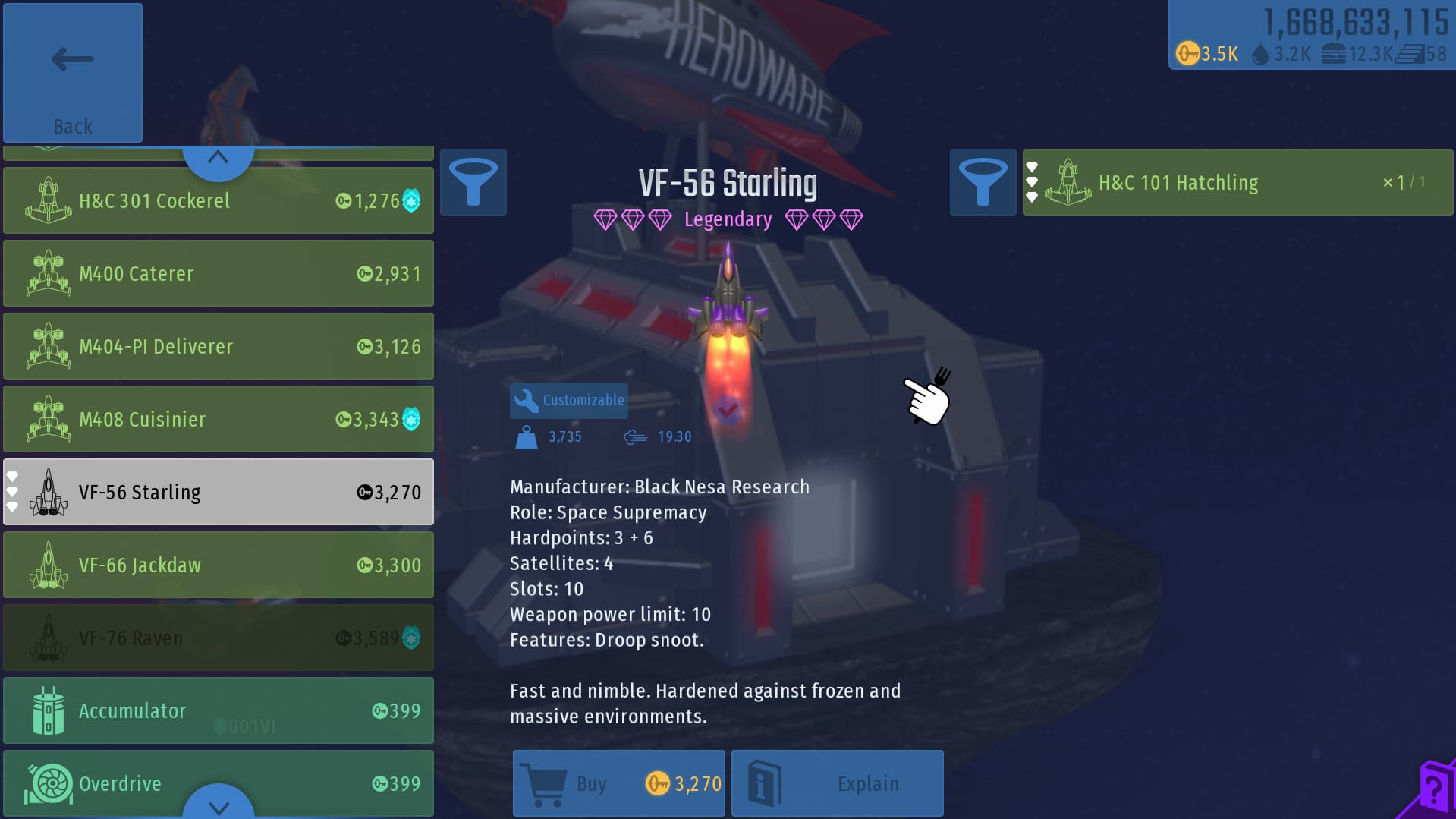Image resolution: width=1456 pixels, height=819 pixels.
Task: Select the VF-56 Starling row
Action: [219, 492]
